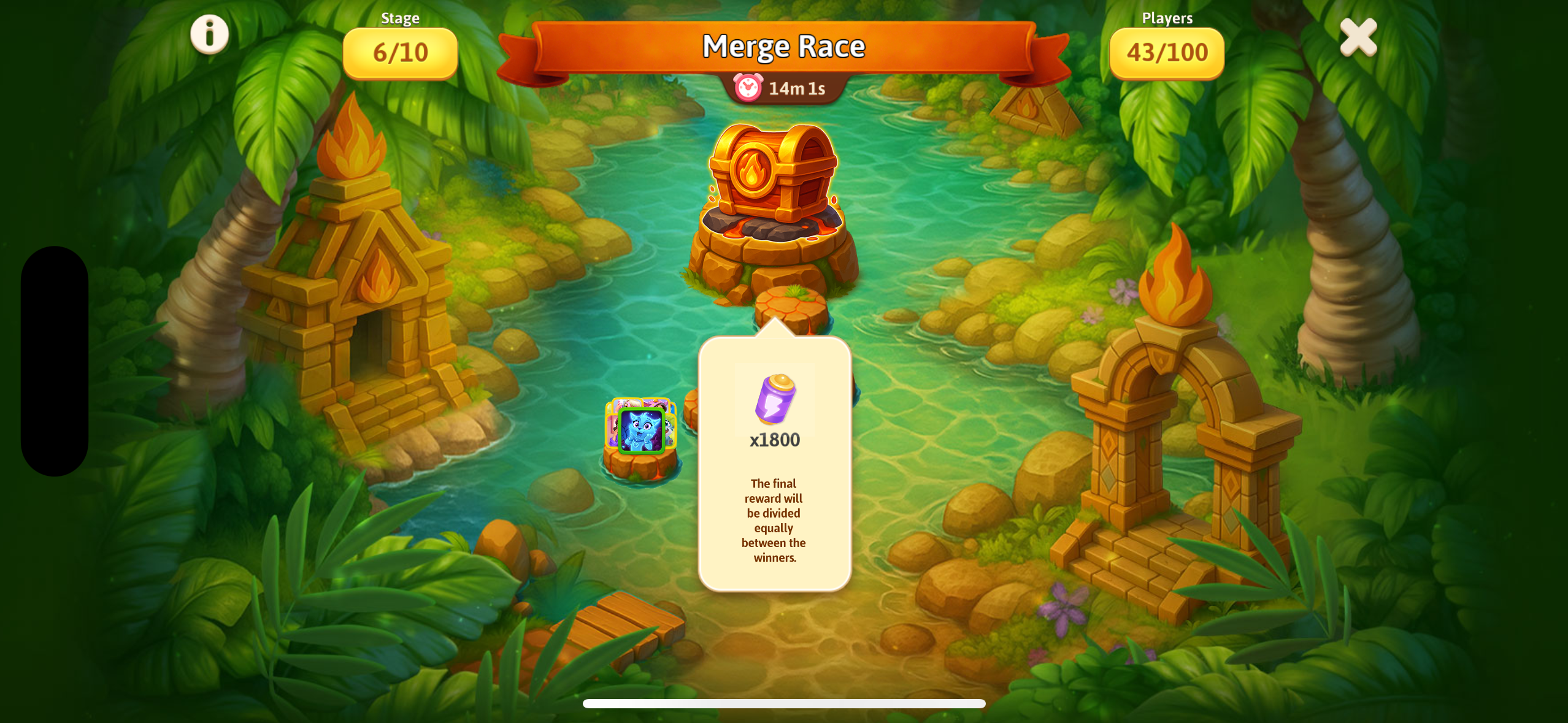Tap the fire treasure chest reward

point(772,174)
